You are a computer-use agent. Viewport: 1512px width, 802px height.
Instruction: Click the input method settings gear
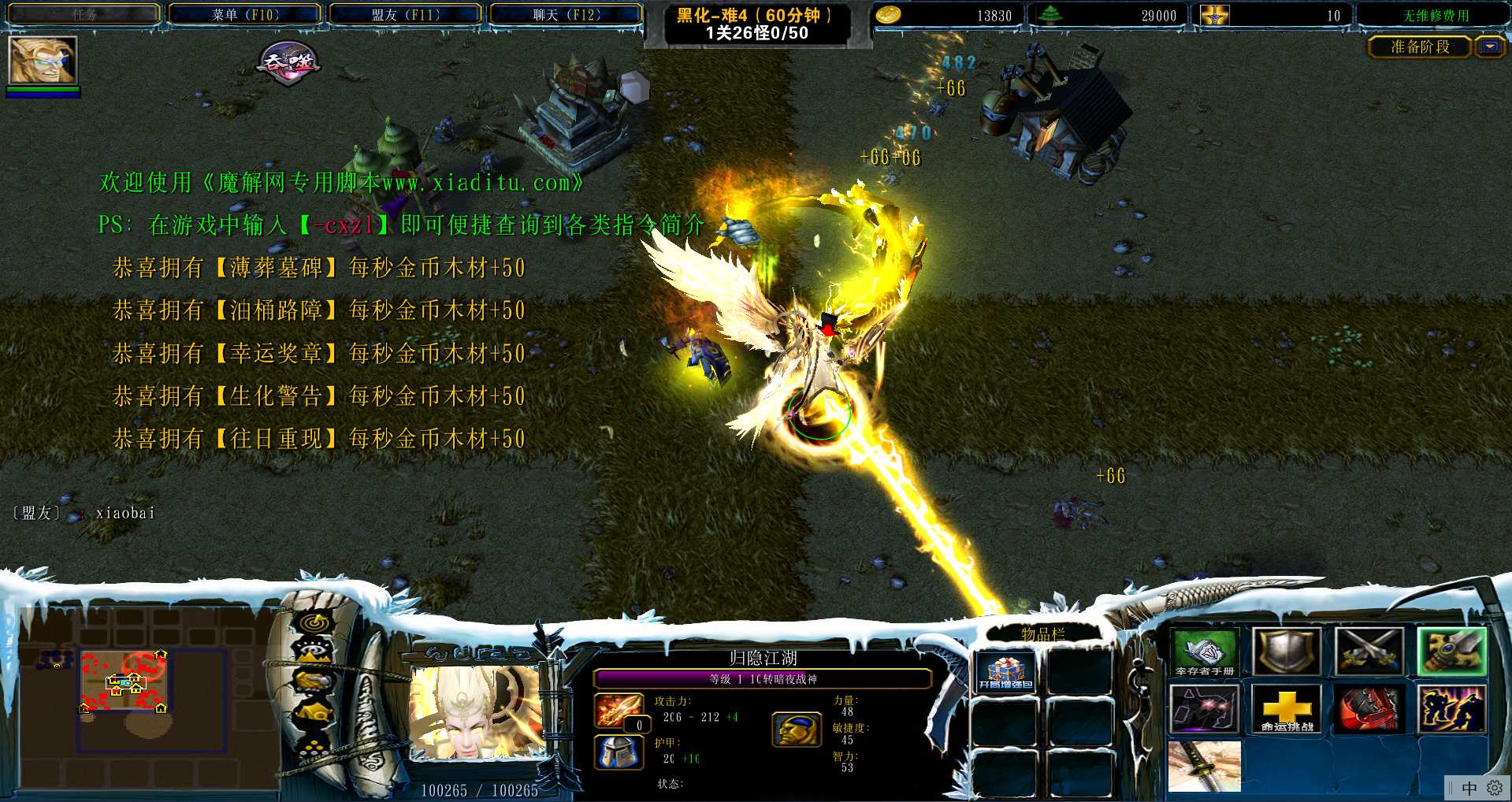tap(1494, 788)
